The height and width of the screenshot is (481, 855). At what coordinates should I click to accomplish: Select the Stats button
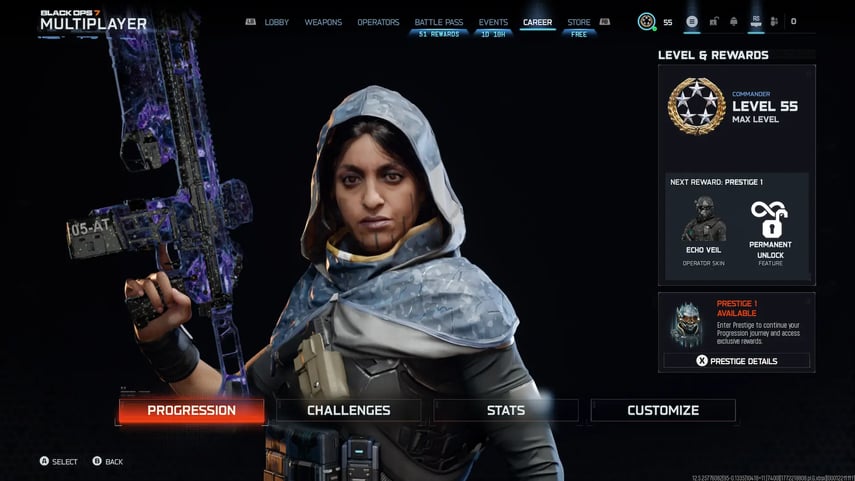coord(505,410)
